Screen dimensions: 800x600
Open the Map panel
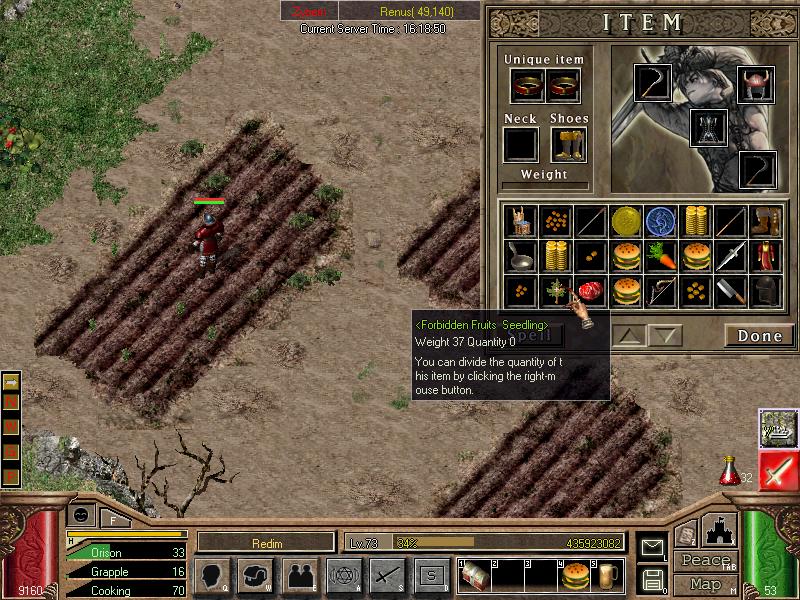coord(705,584)
